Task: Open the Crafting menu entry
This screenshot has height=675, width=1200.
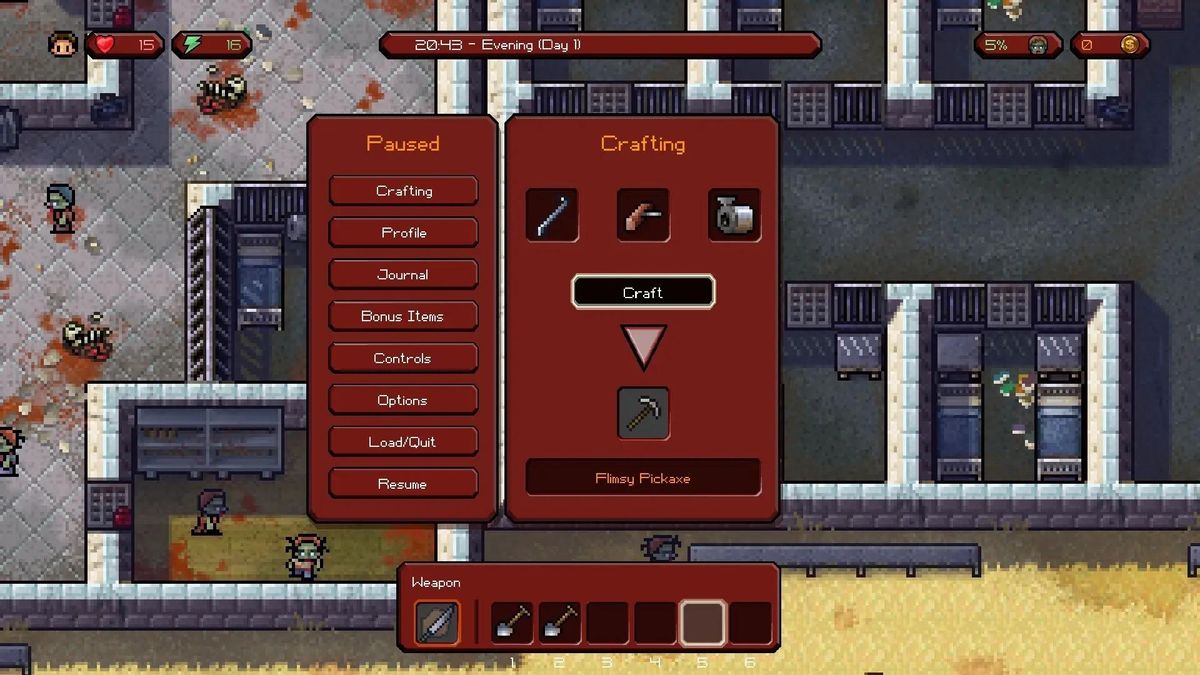Action: tap(403, 191)
